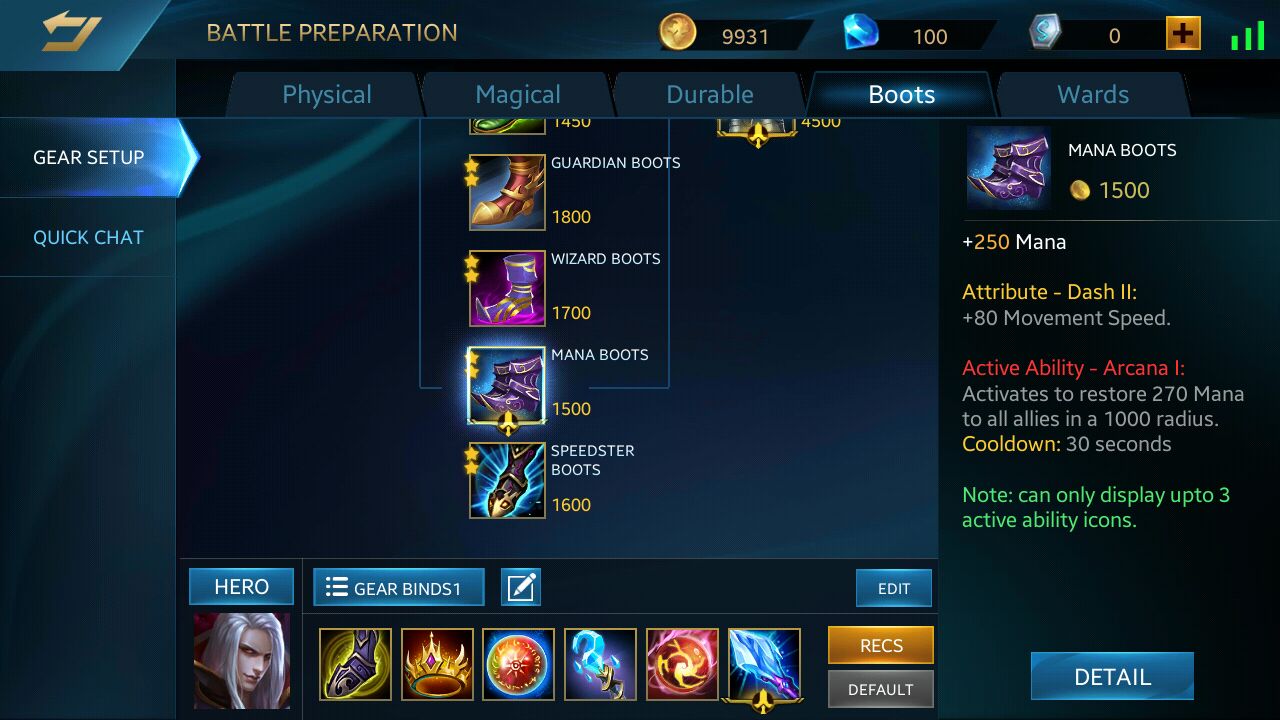Viewport: 1280px width, 720px height.
Task: Switch to the Physical gear tab
Action: point(327,95)
